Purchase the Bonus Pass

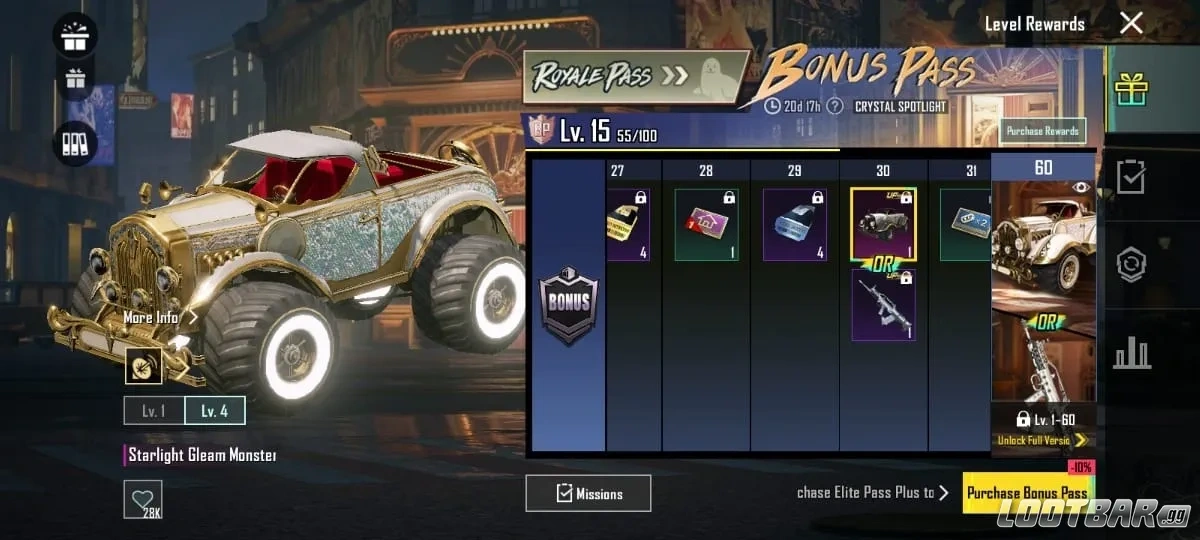pyautogui.click(x=1027, y=493)
